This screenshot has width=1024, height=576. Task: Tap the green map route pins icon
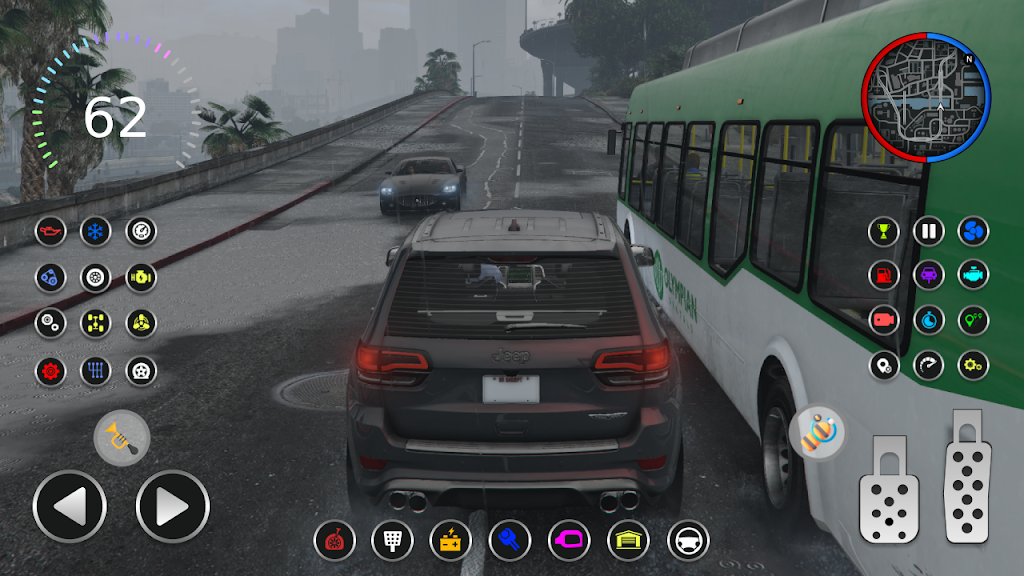(973, 320)
